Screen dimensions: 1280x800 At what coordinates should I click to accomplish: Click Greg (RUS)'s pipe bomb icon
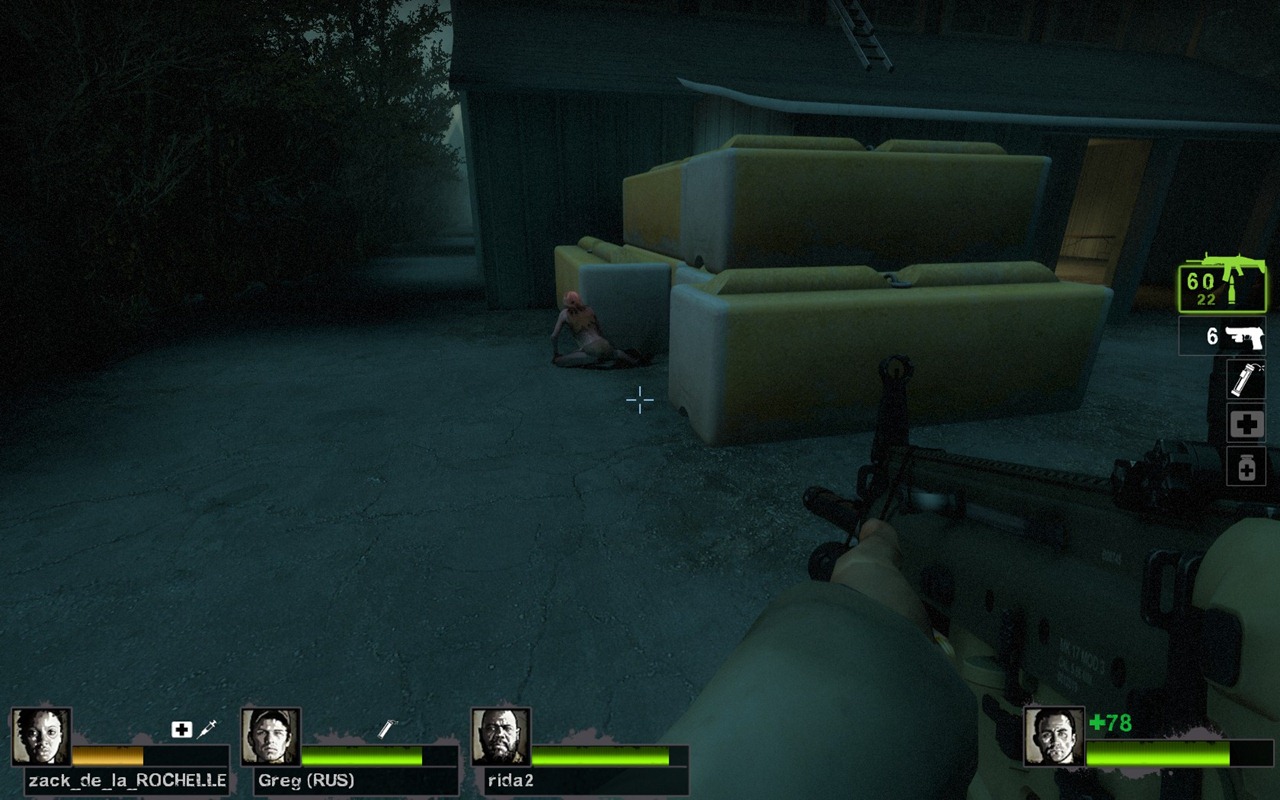tap(388, 729)
